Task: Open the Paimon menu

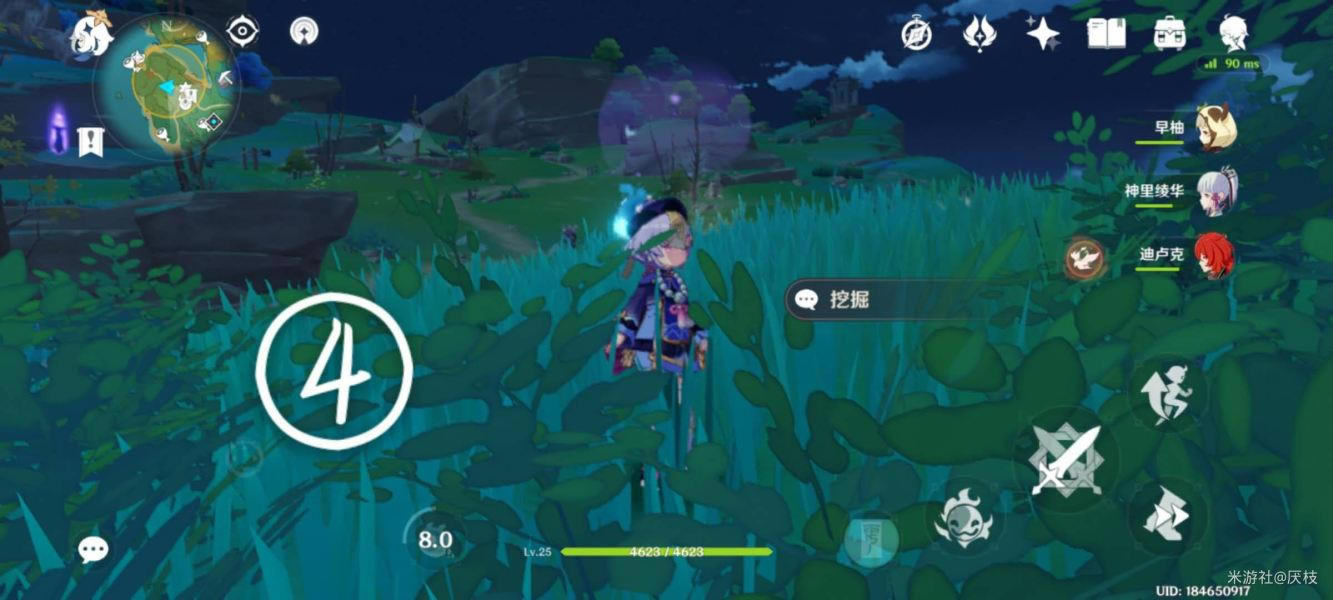Action: (x=91, y=37)
